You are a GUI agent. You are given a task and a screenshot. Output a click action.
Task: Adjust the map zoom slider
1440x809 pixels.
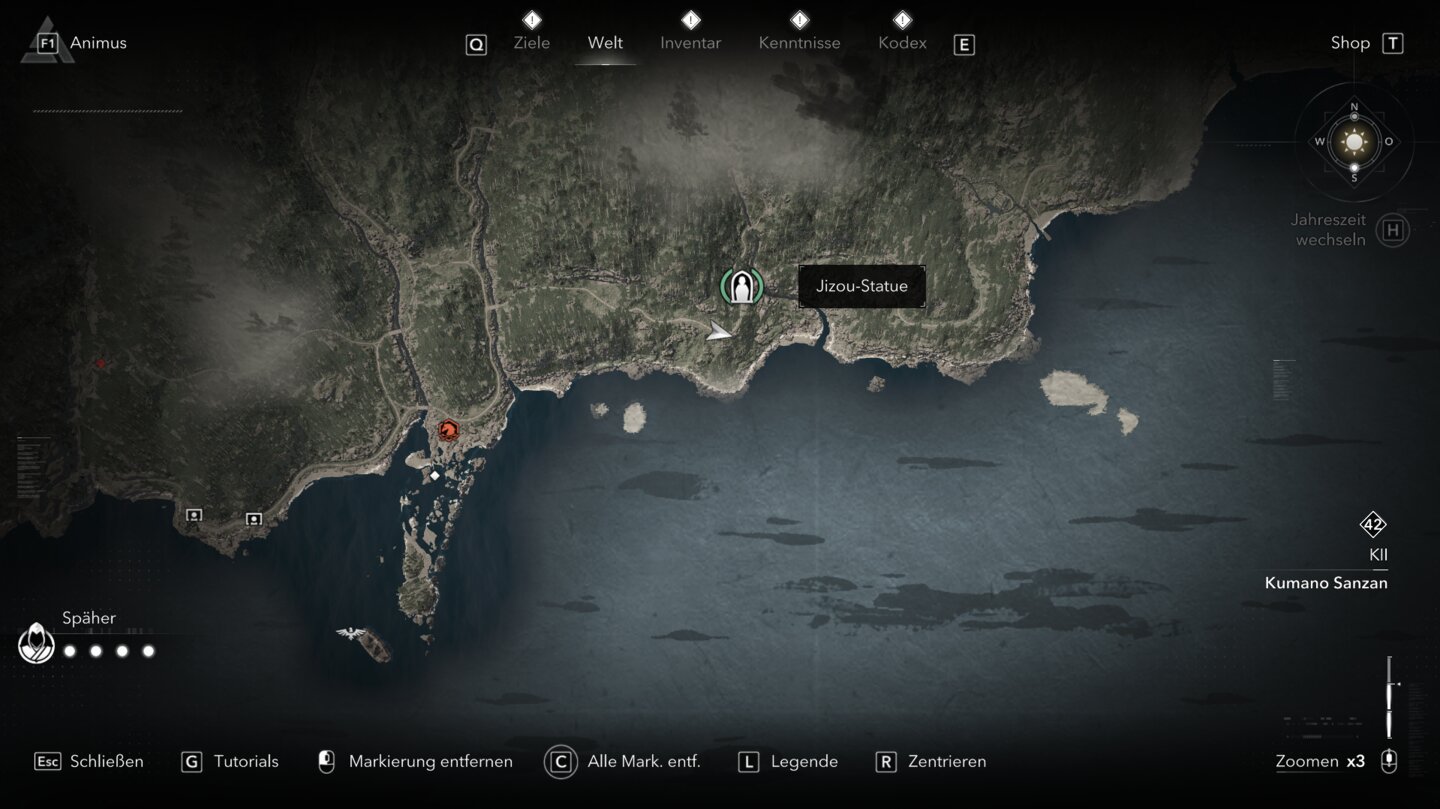click(x=1389, y=696)
